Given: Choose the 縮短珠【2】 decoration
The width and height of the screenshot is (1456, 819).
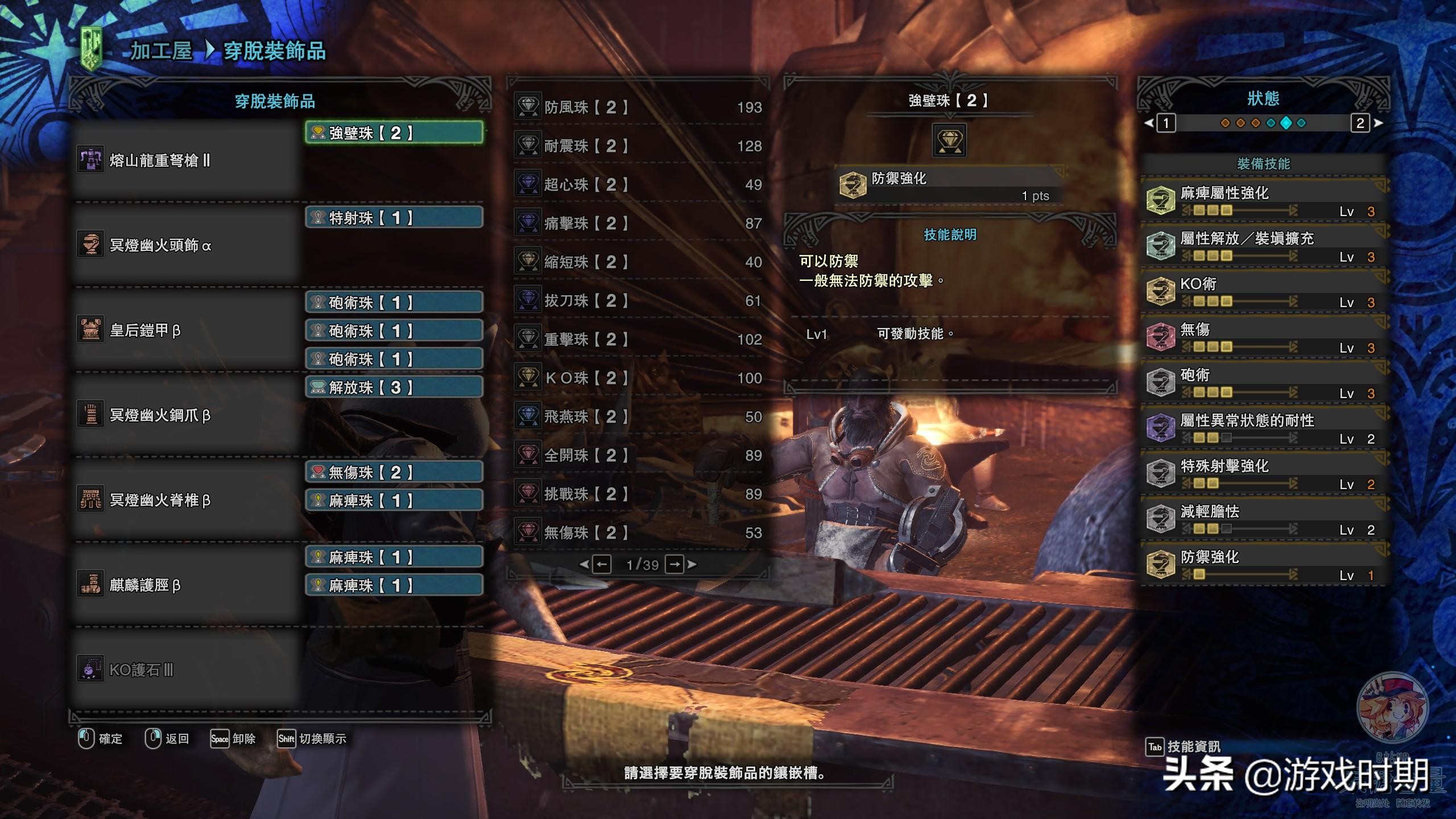Looking at the screenshot, I should 638,262.
